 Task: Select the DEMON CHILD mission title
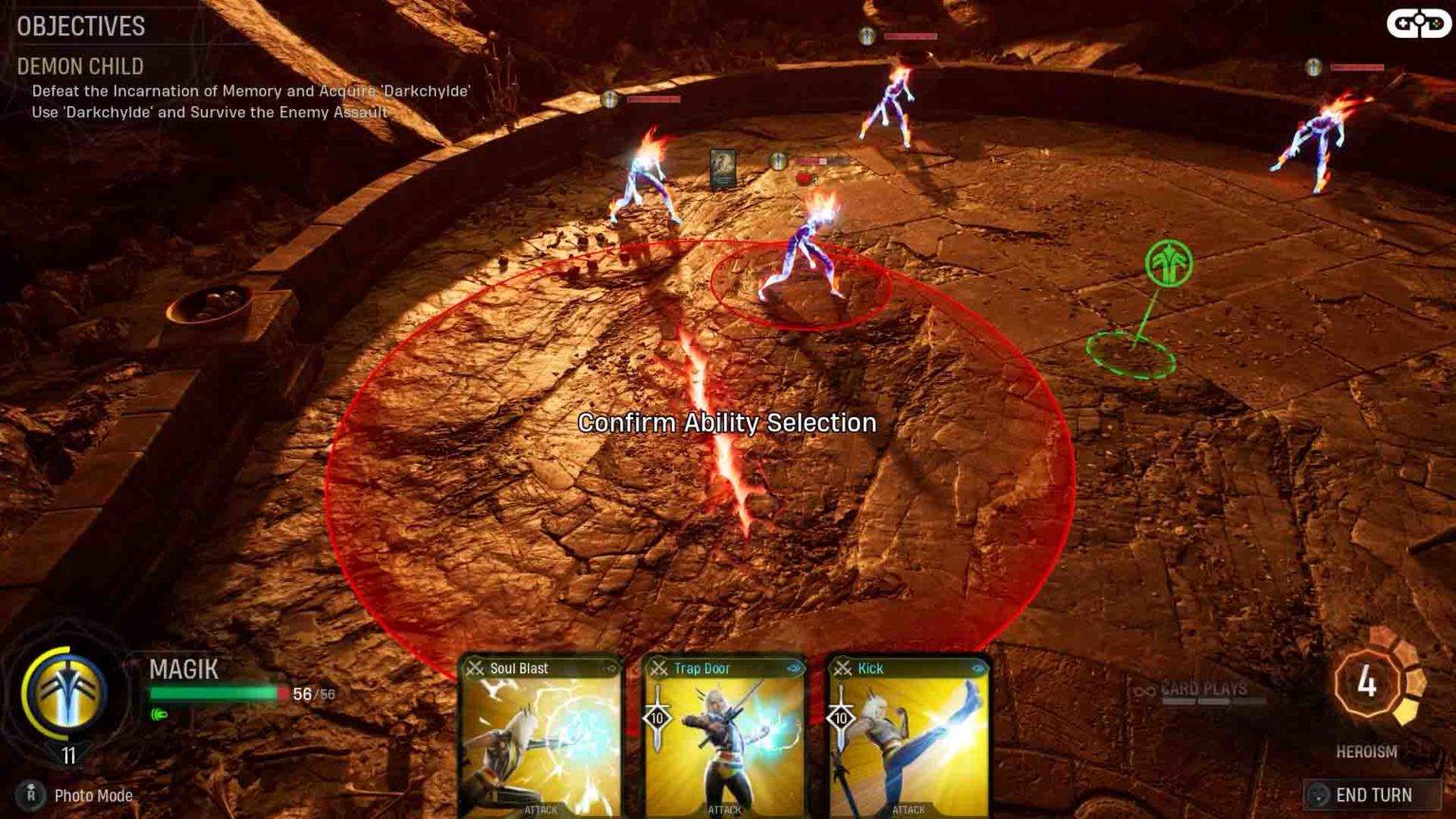tap(80, 67)
